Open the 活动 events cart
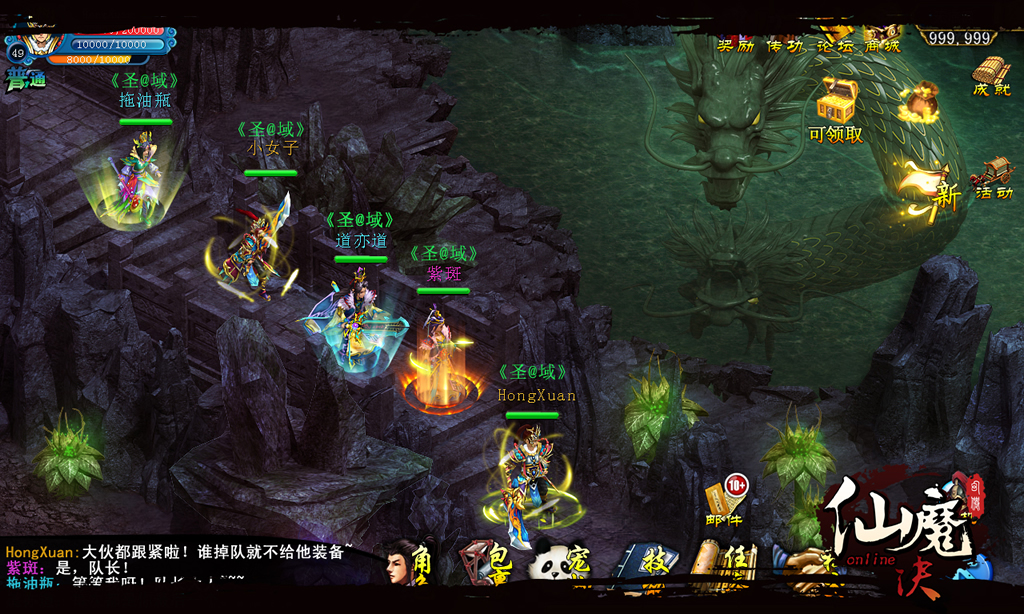Image resolution: width=1024 pixels, height=614 pixels. click(991, 177)
